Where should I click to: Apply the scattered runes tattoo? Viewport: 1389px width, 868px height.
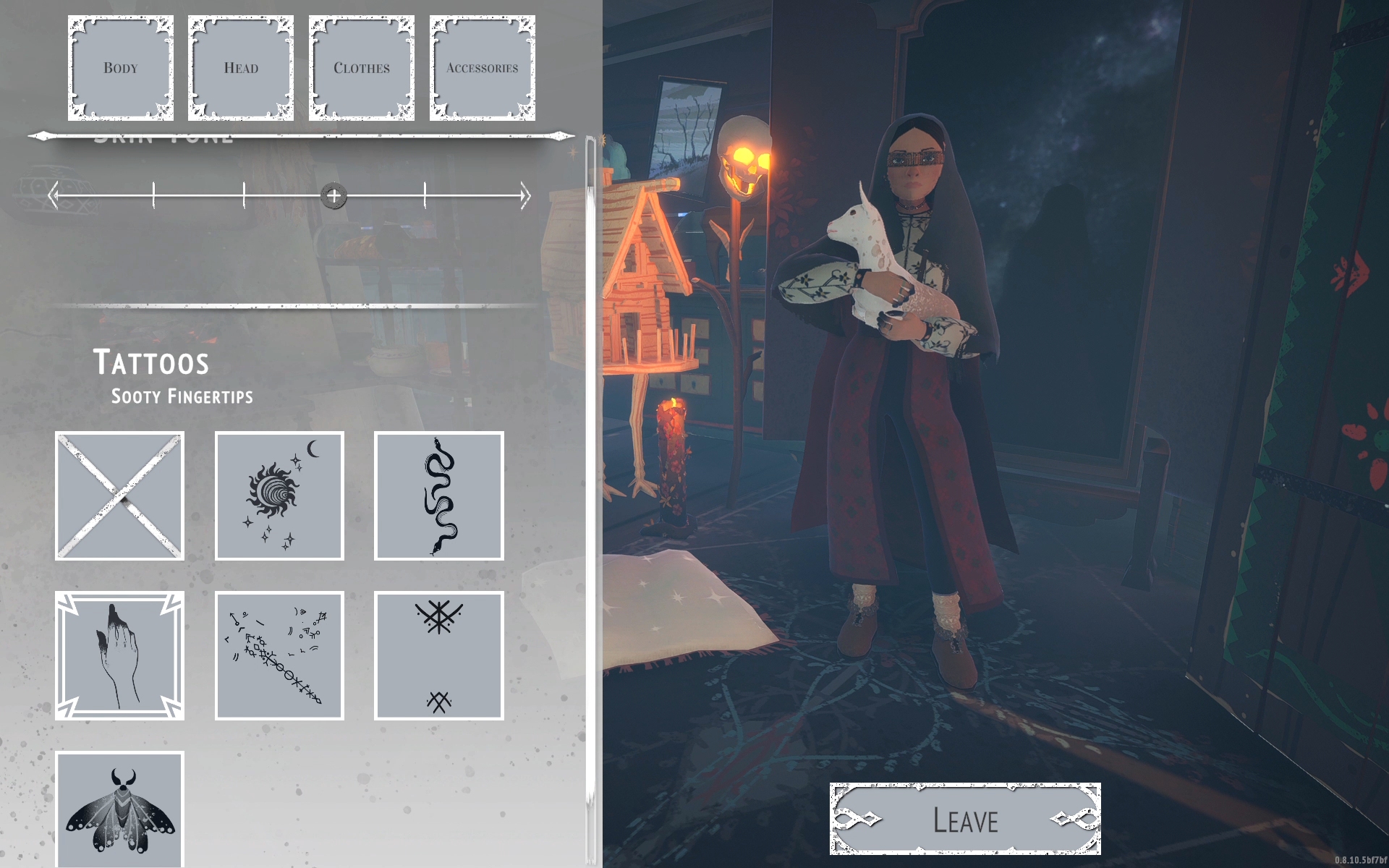click(279, 655)
